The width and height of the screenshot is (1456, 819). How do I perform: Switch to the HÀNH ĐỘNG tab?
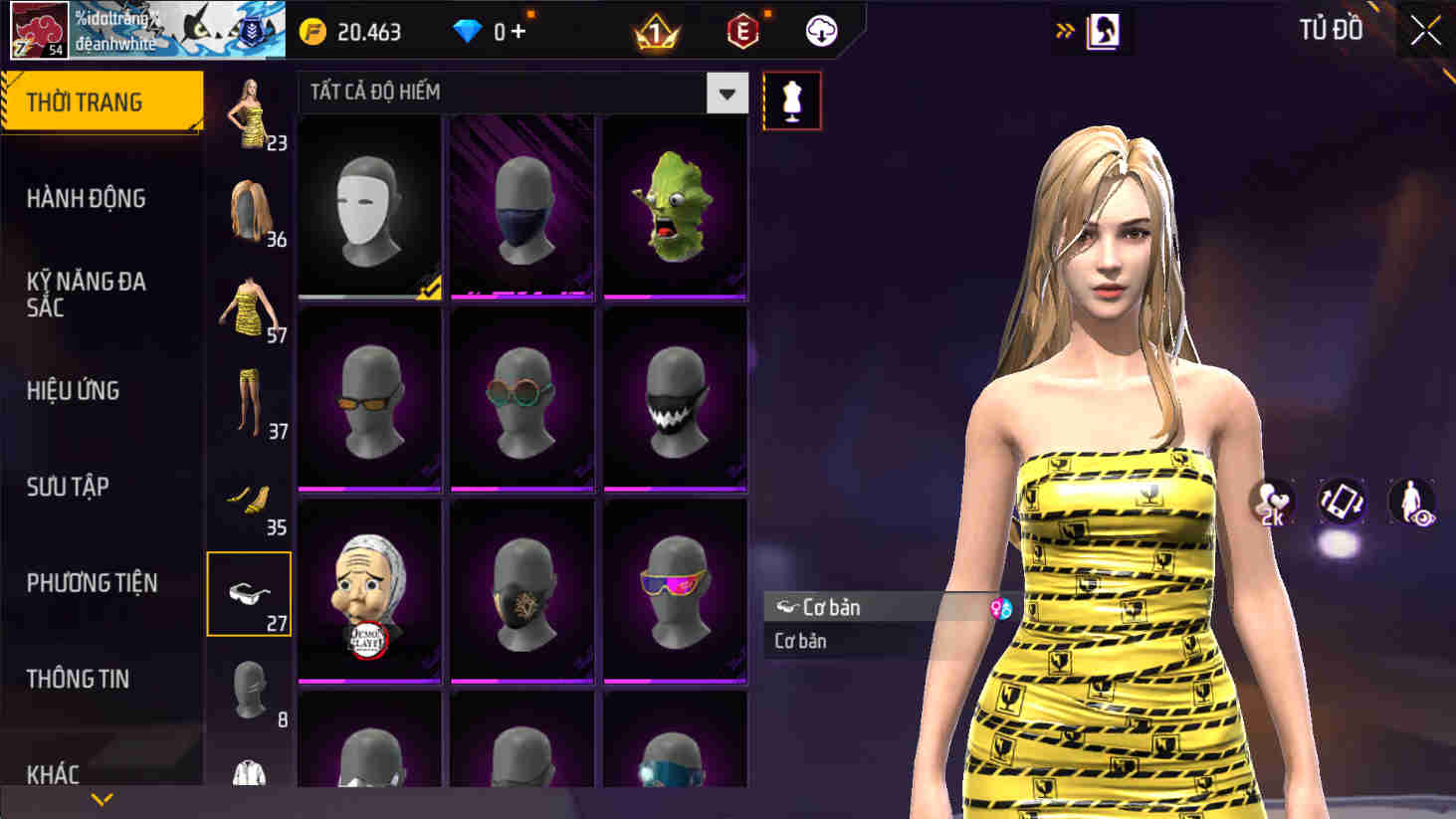pos(86,198)
